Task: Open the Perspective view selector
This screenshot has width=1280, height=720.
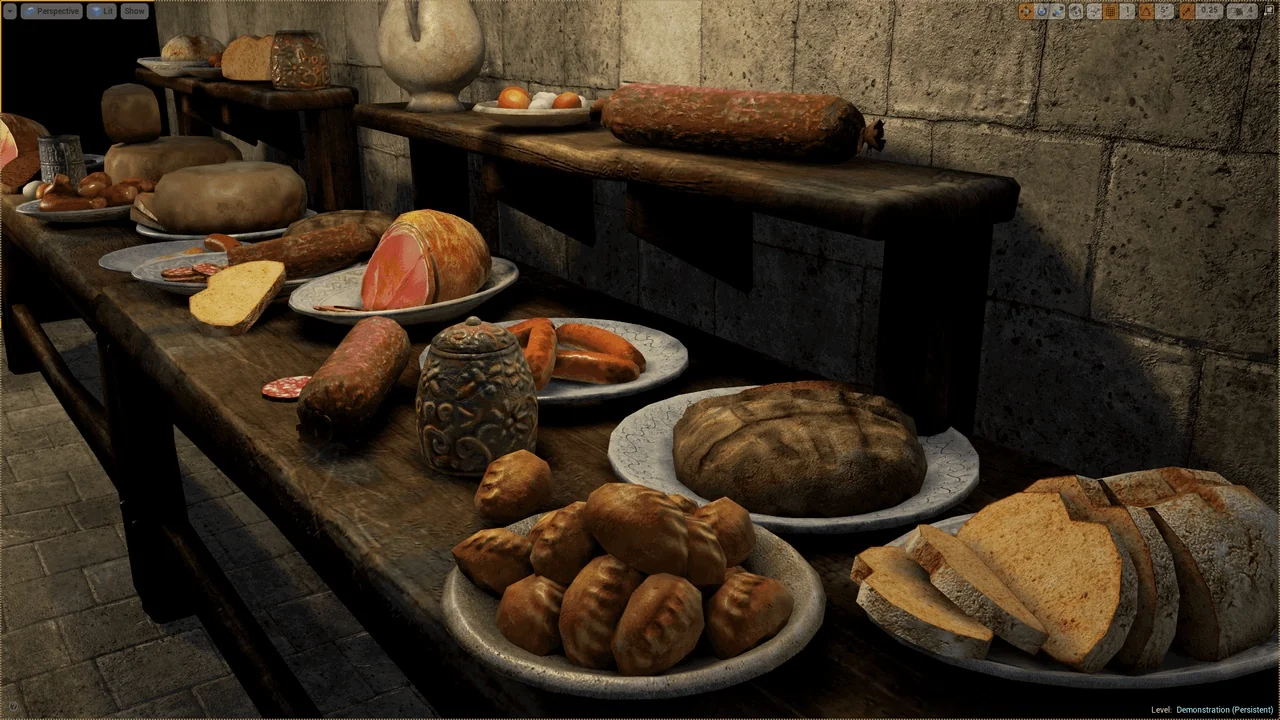Action: point(52,11)
